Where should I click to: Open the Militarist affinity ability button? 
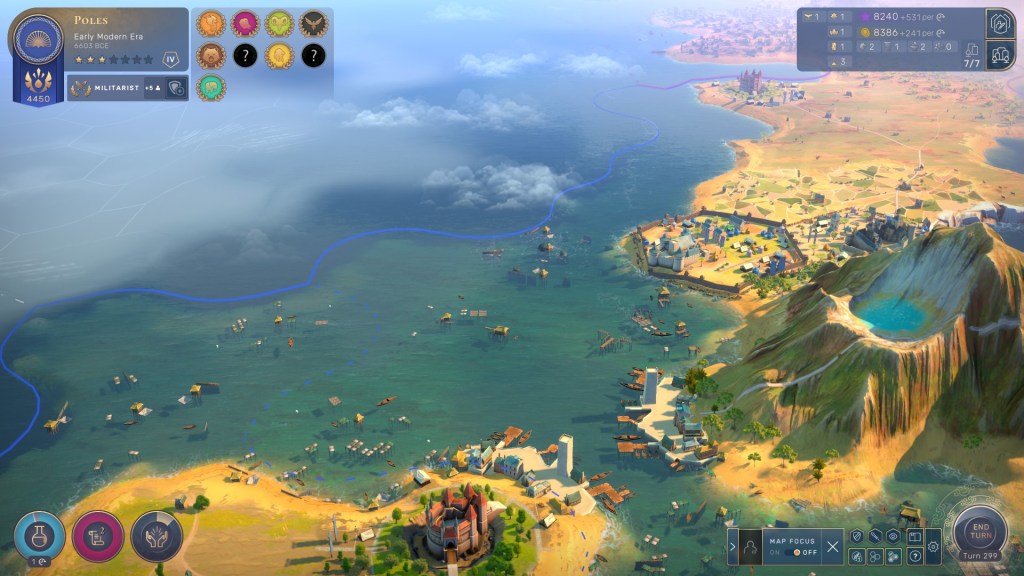pyautogui.click(x=176, y=88)
